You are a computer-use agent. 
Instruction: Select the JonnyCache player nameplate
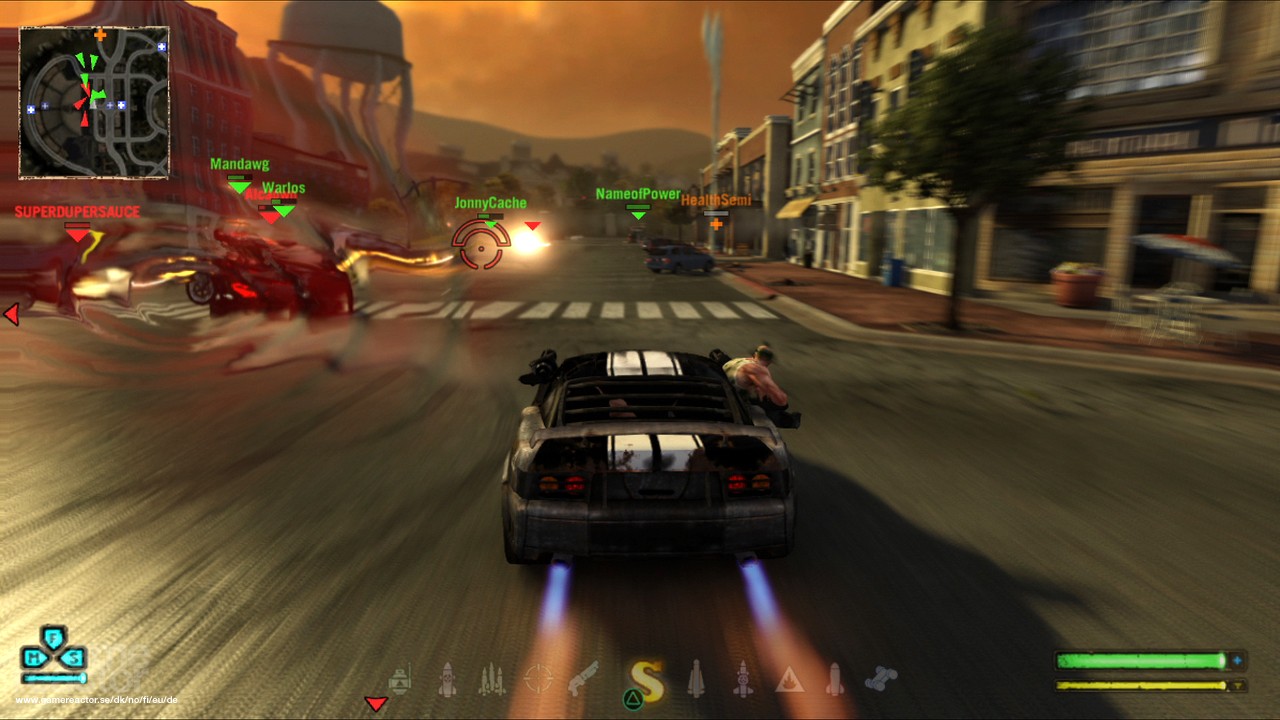[491, 202]
